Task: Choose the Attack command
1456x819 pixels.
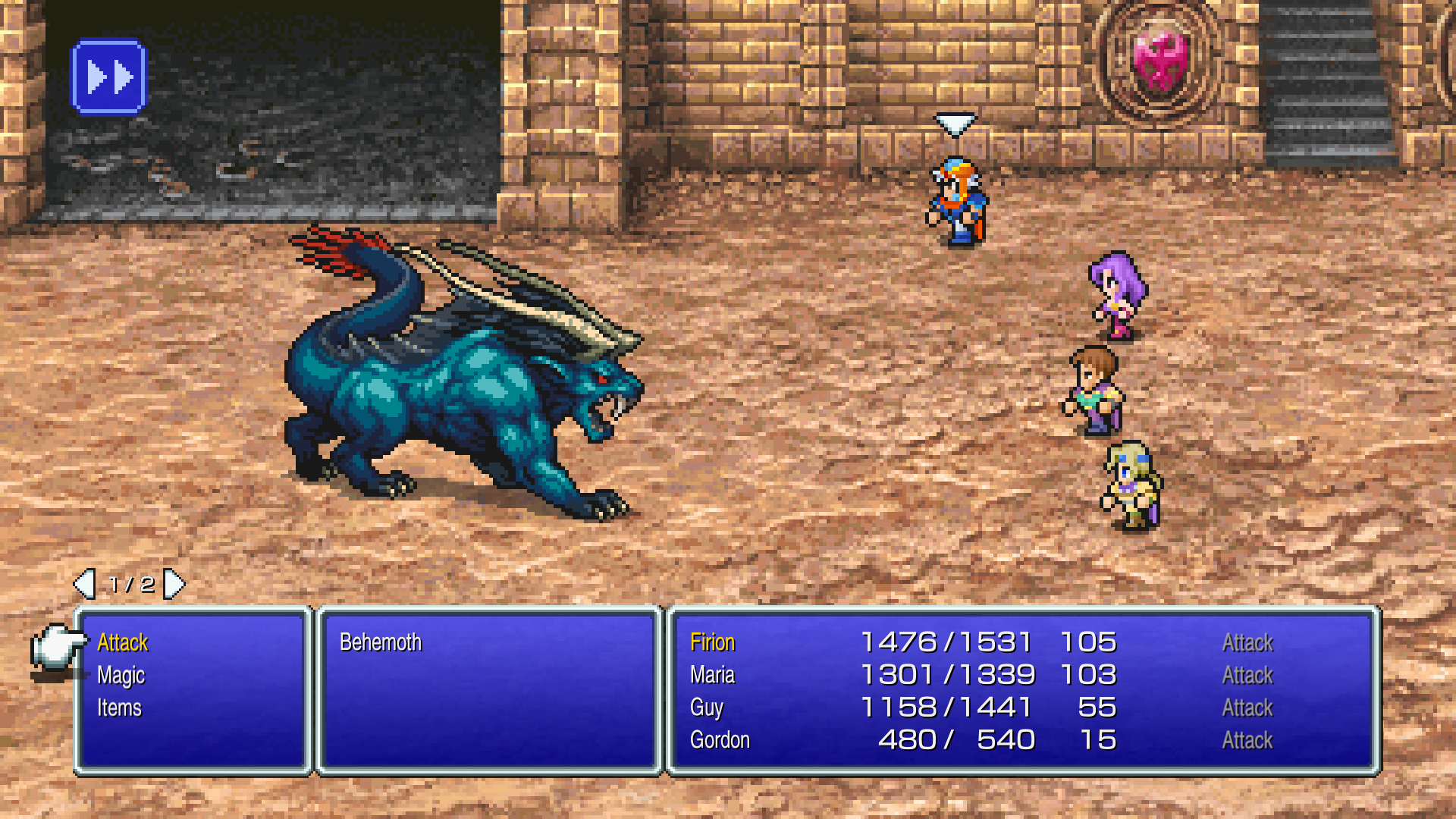Action: tap(123, 643)
